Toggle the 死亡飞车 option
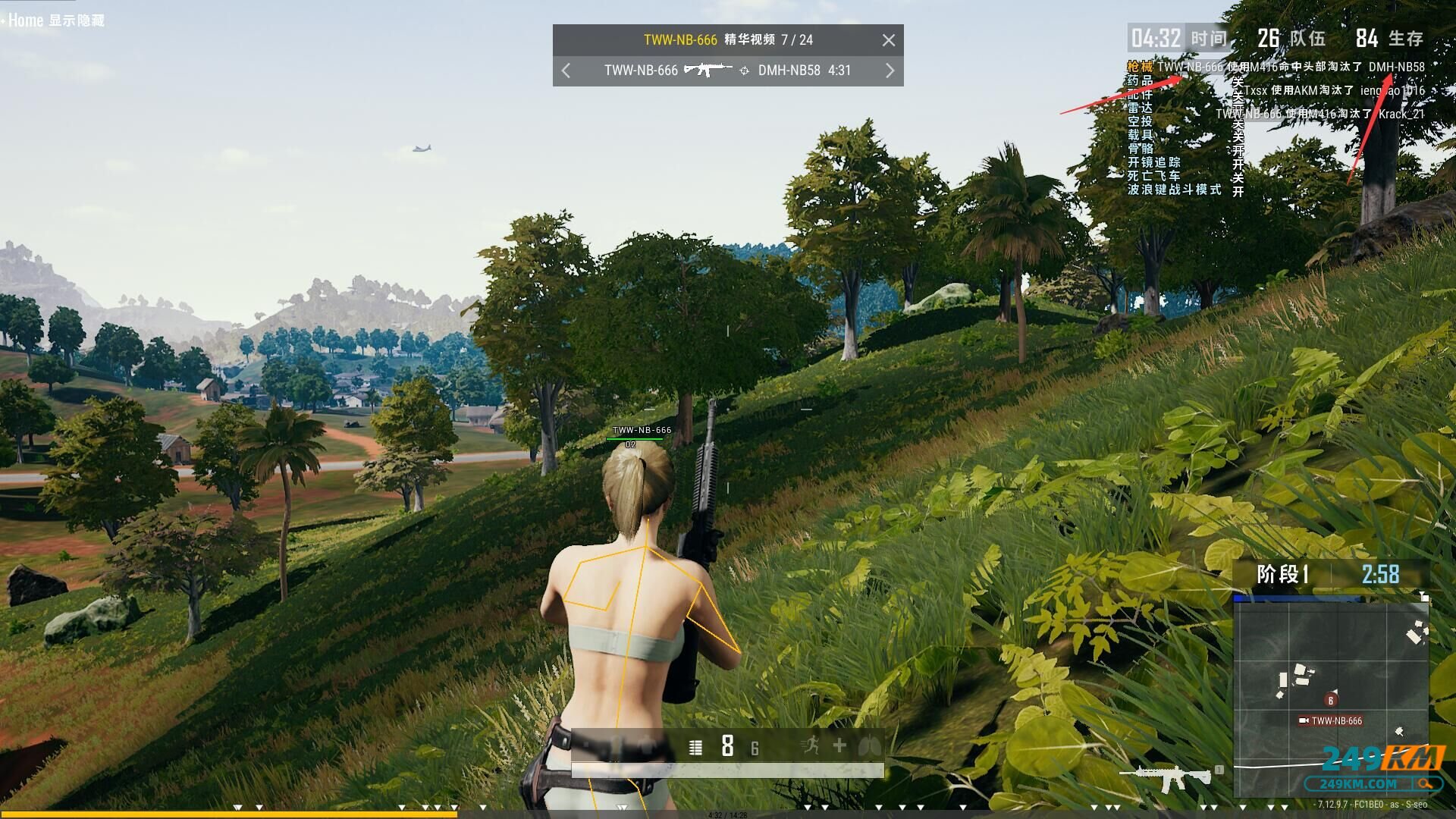 pos(1153,176)
